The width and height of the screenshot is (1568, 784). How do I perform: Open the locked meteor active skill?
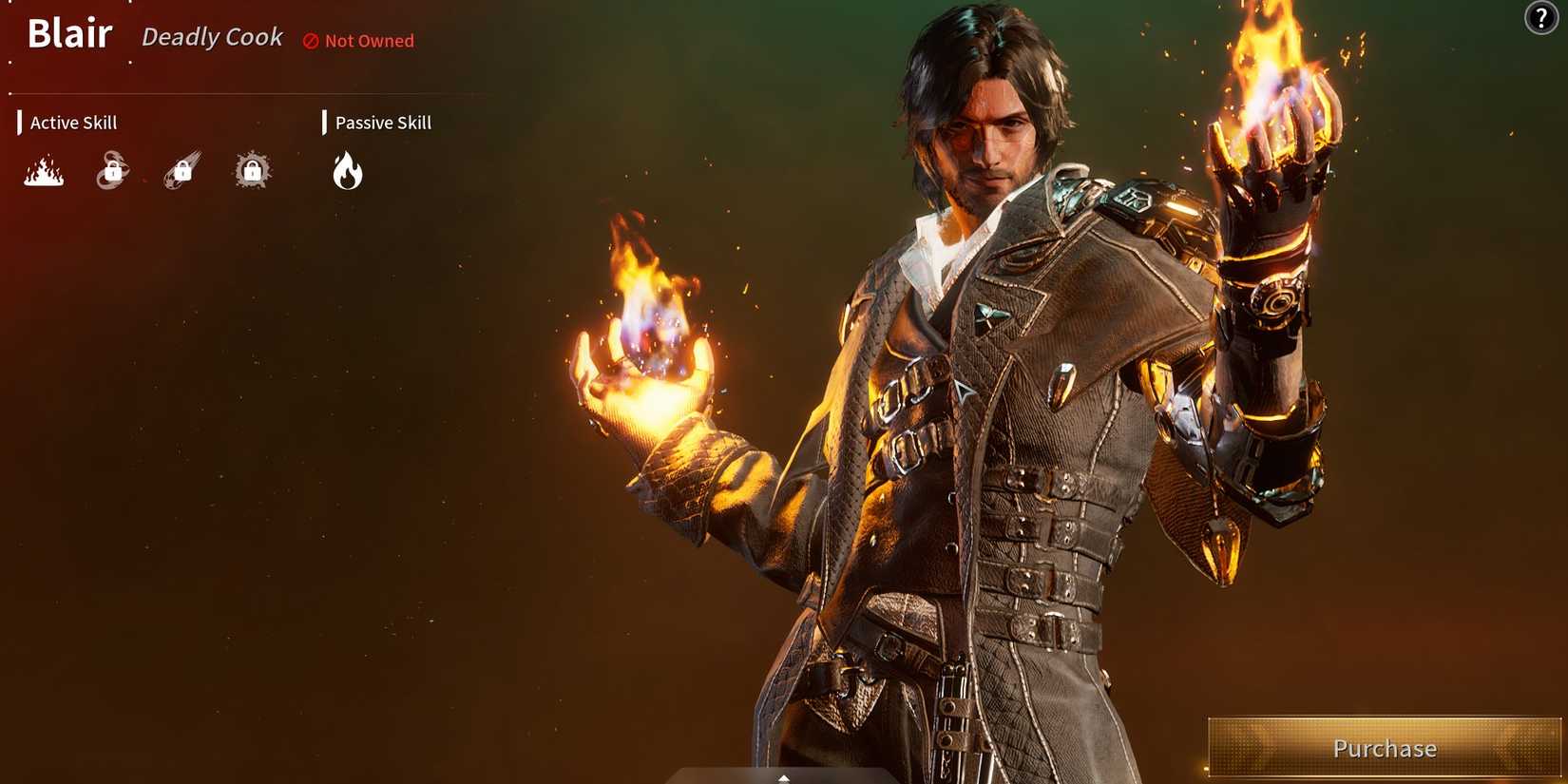click(x=181, y=169)
